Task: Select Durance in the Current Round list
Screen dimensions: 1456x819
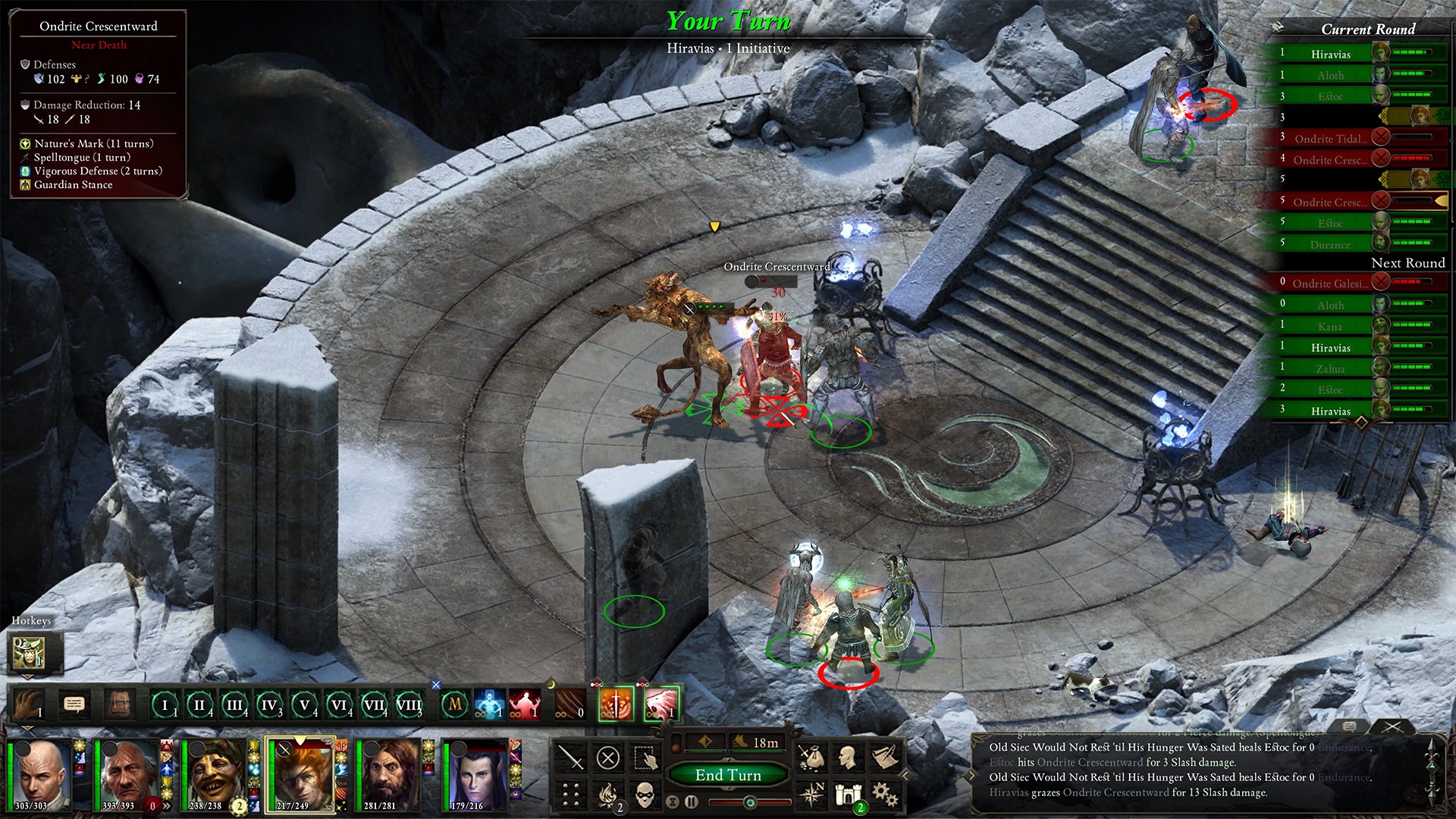Action: tap(1330, 244)
